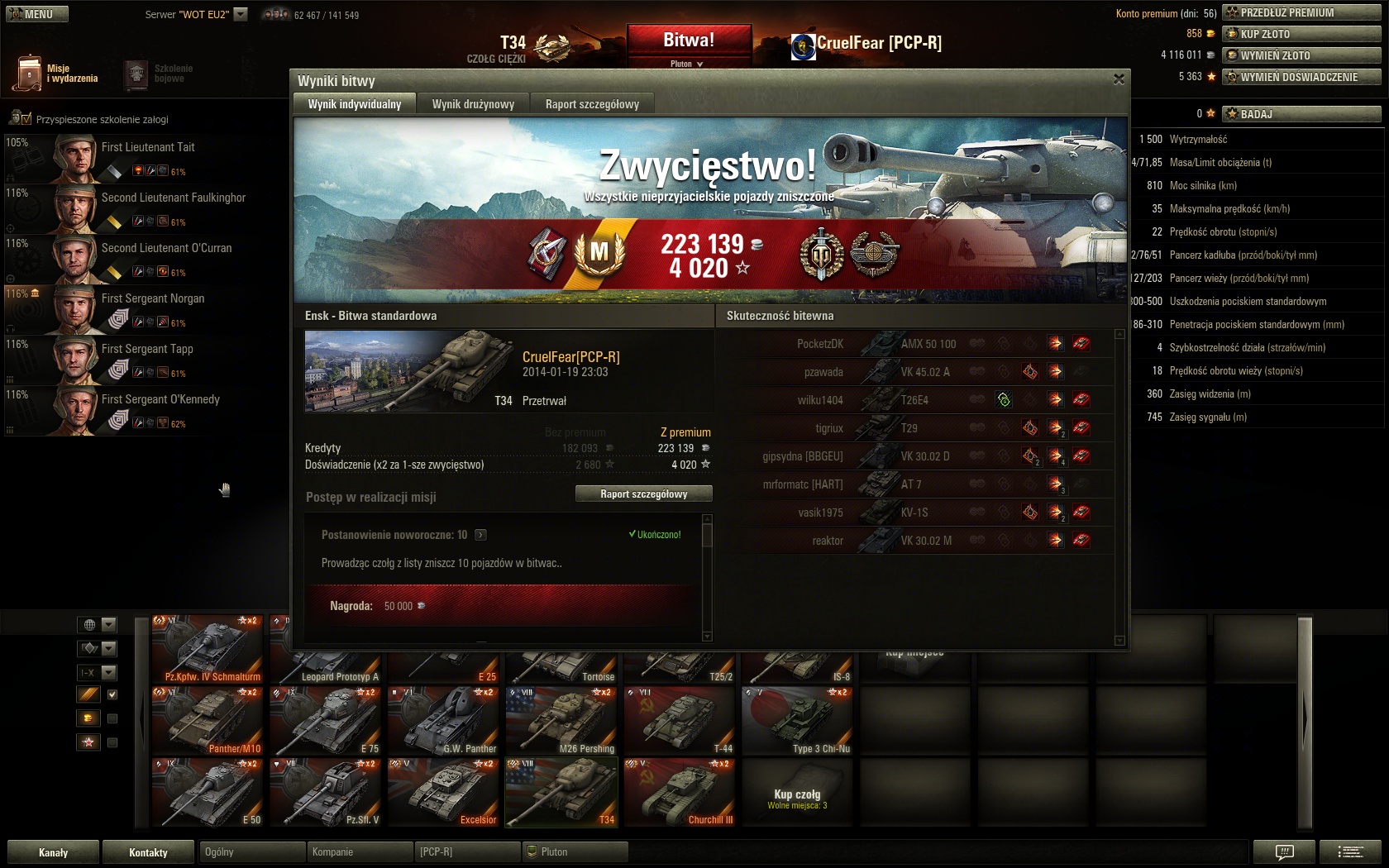Choose the M26 Pershing in carousel
Image resolution: width=1389 pixels, height=868 pixels.
(x=561, y=720)
